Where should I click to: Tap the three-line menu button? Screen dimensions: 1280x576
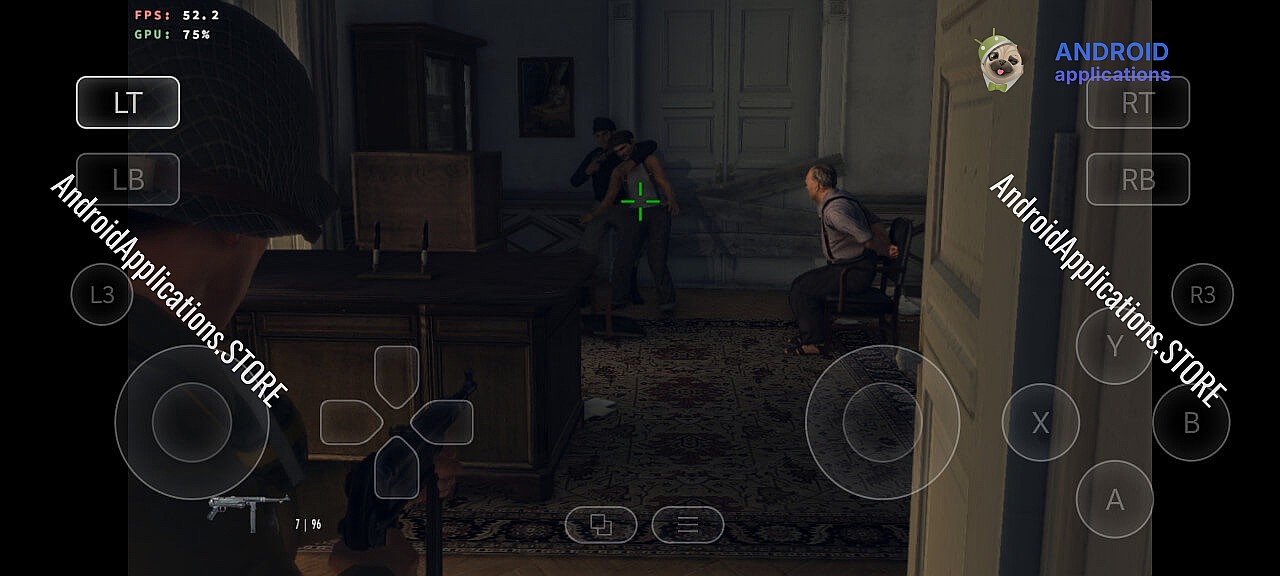tap(688, 524)
